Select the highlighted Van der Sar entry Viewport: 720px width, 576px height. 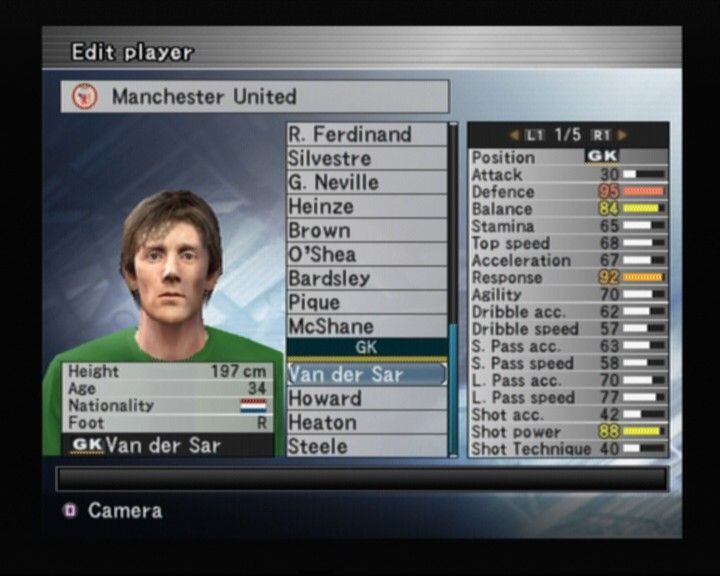[x=365, y=374]
